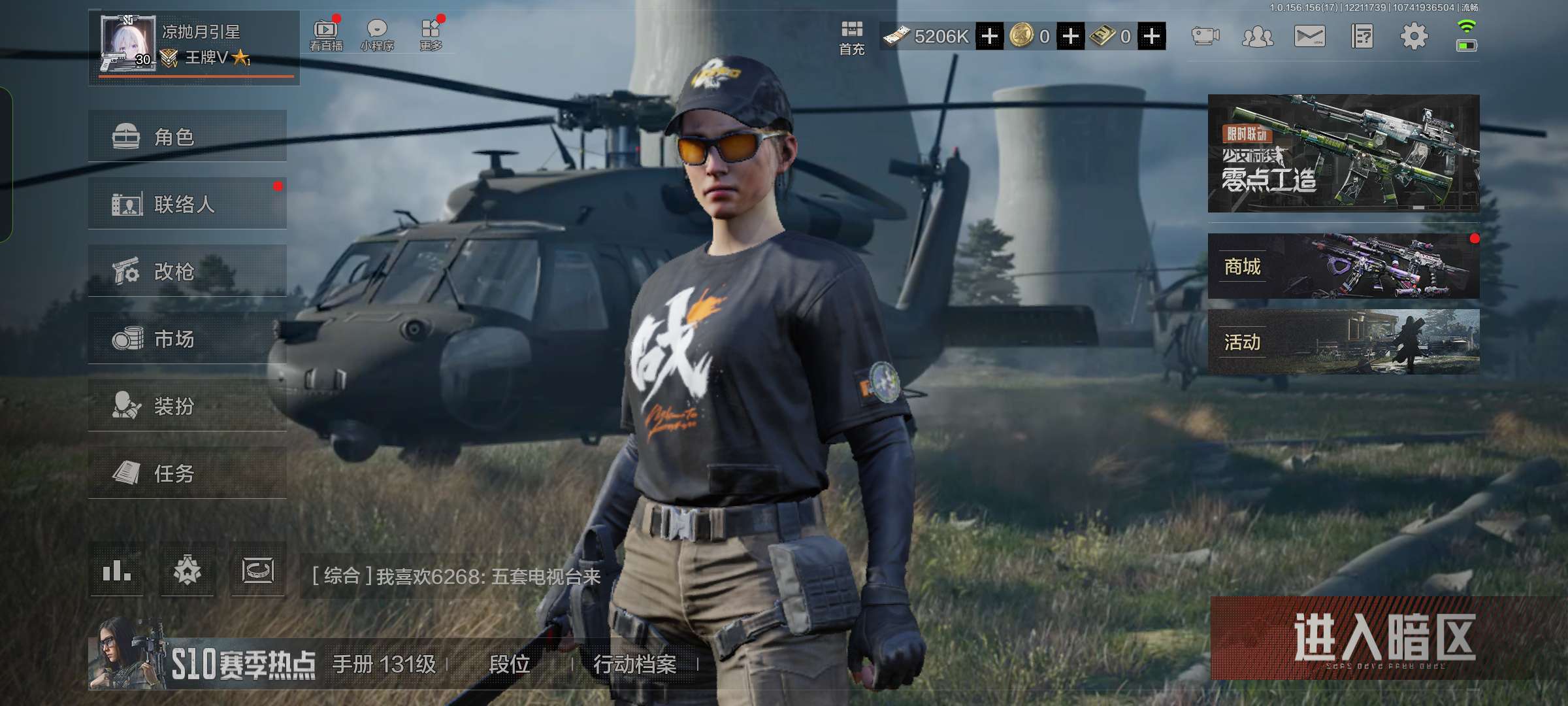This screenshot has height=706, width=1568.
Task: Click the 进入暗区 start button
Action: click(1384, 638)
